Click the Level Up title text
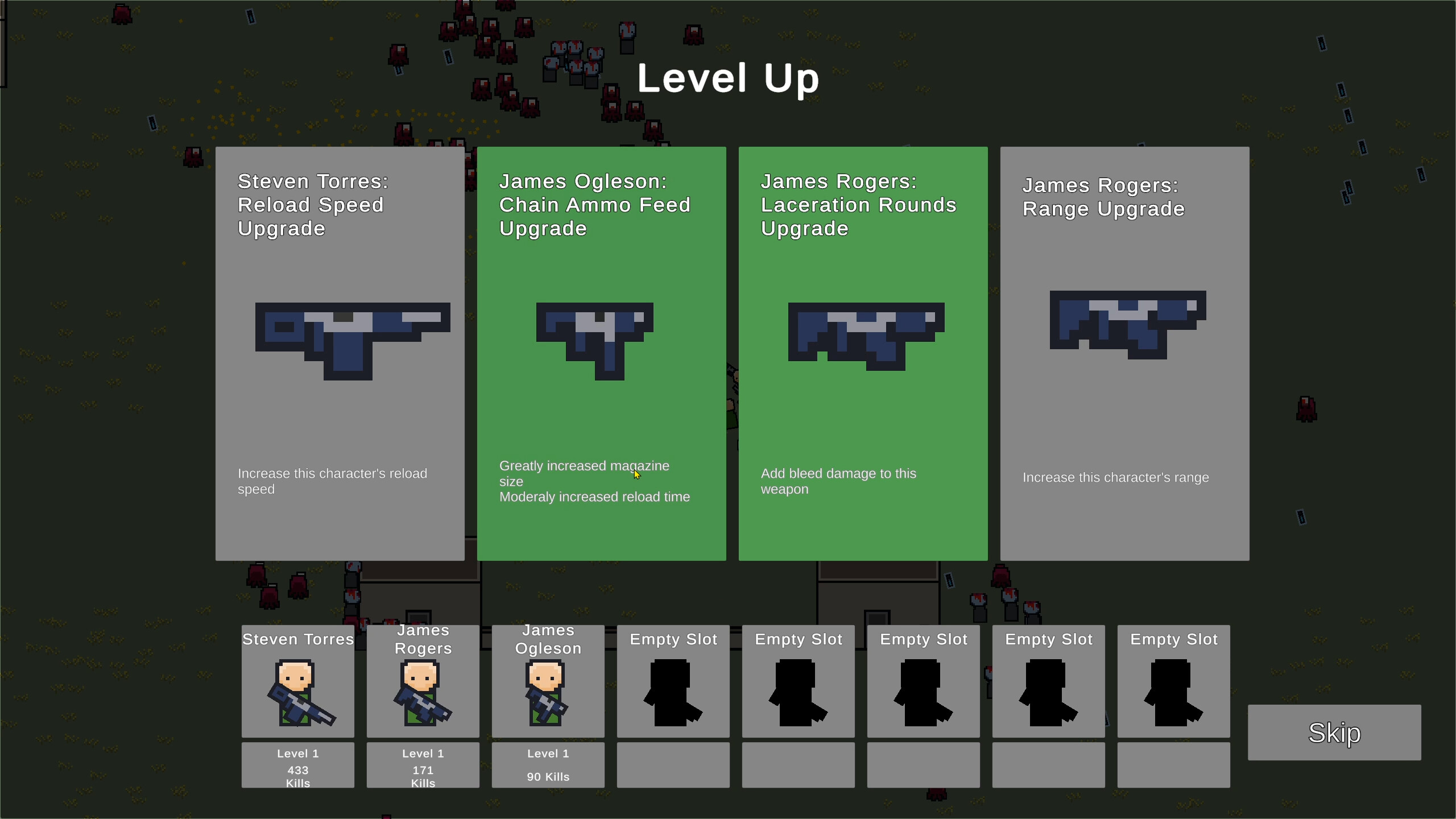1456x819 pixels. click(728, 78)
